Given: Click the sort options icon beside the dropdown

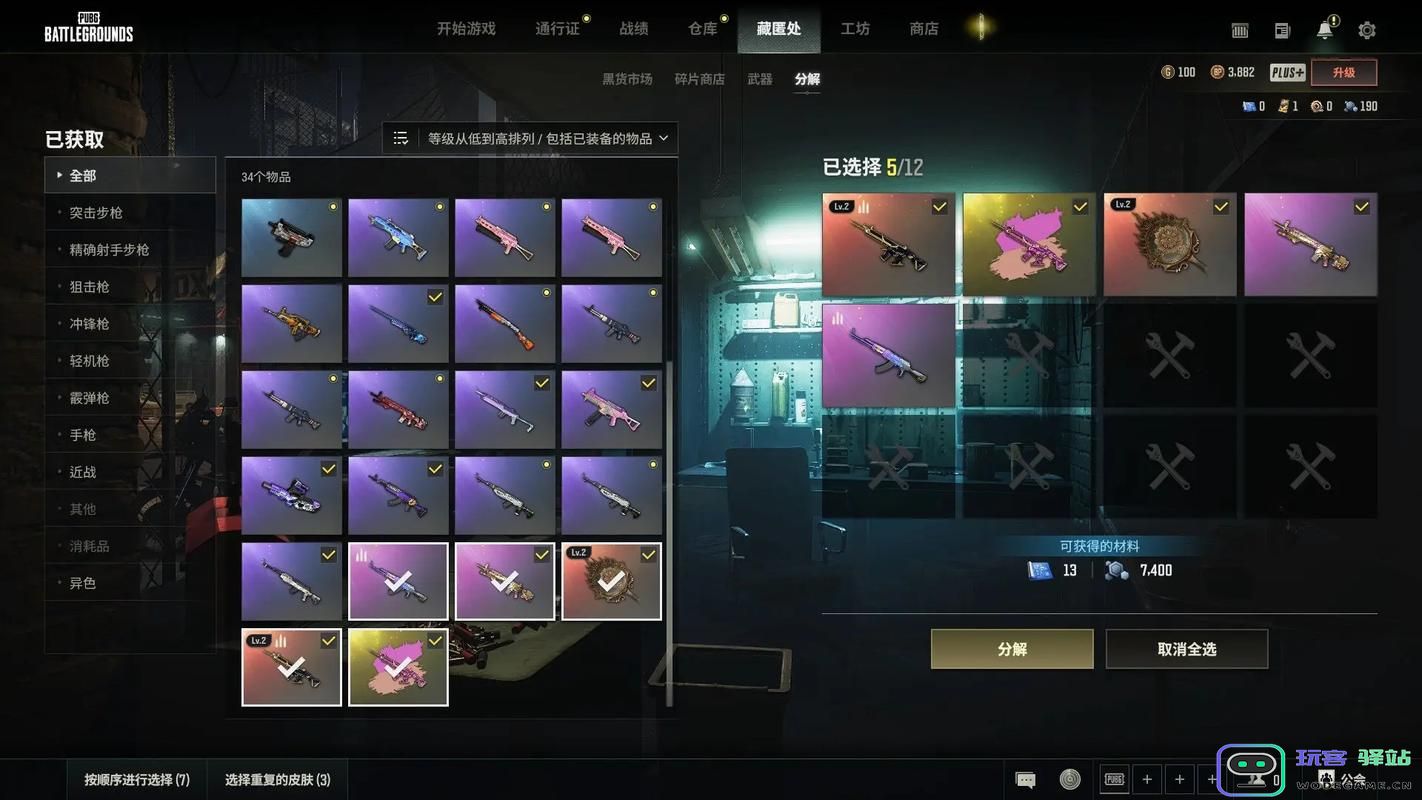Looking at the screenshot, I should [402, 137].
